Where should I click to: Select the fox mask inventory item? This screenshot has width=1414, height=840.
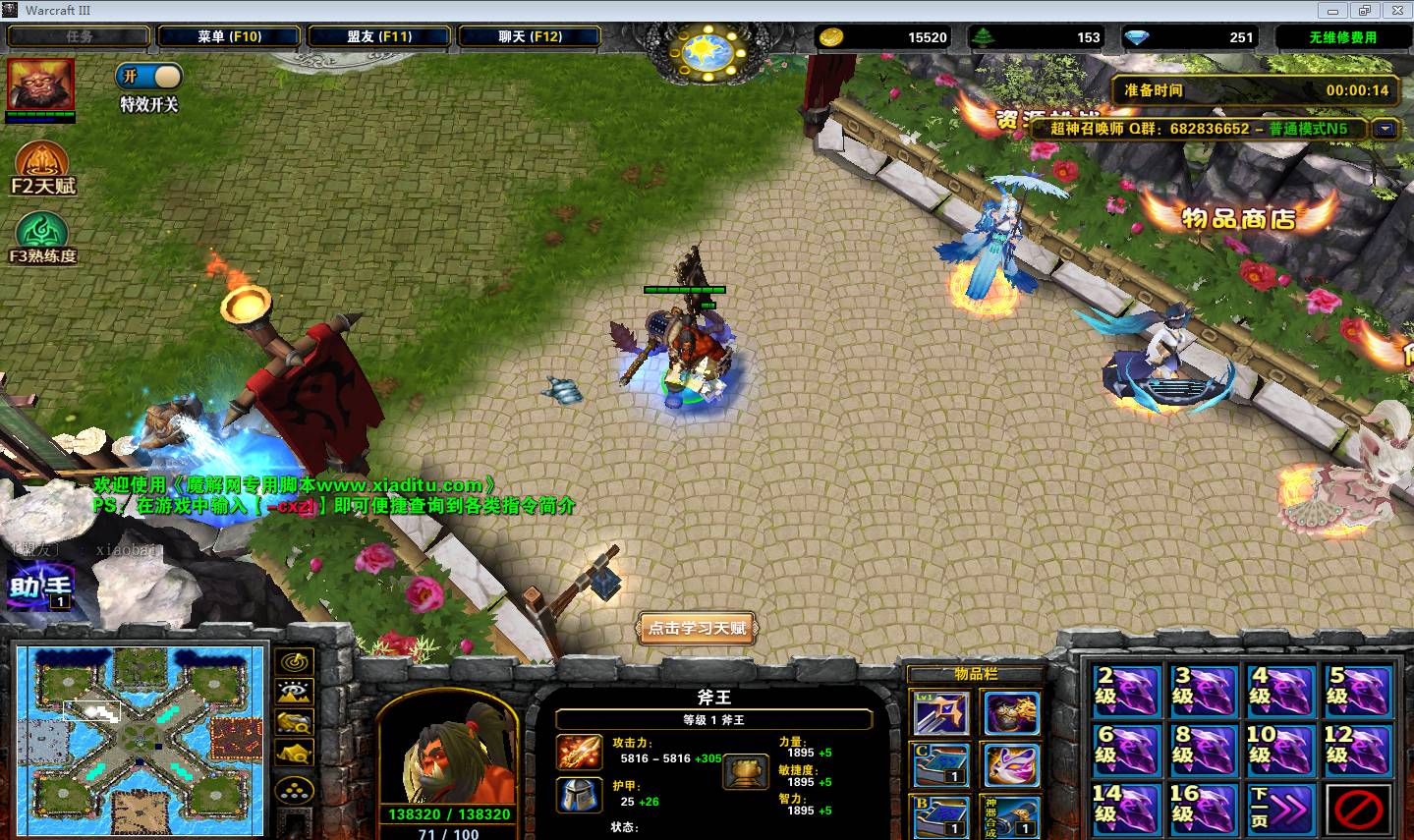tap(1011, 765)
